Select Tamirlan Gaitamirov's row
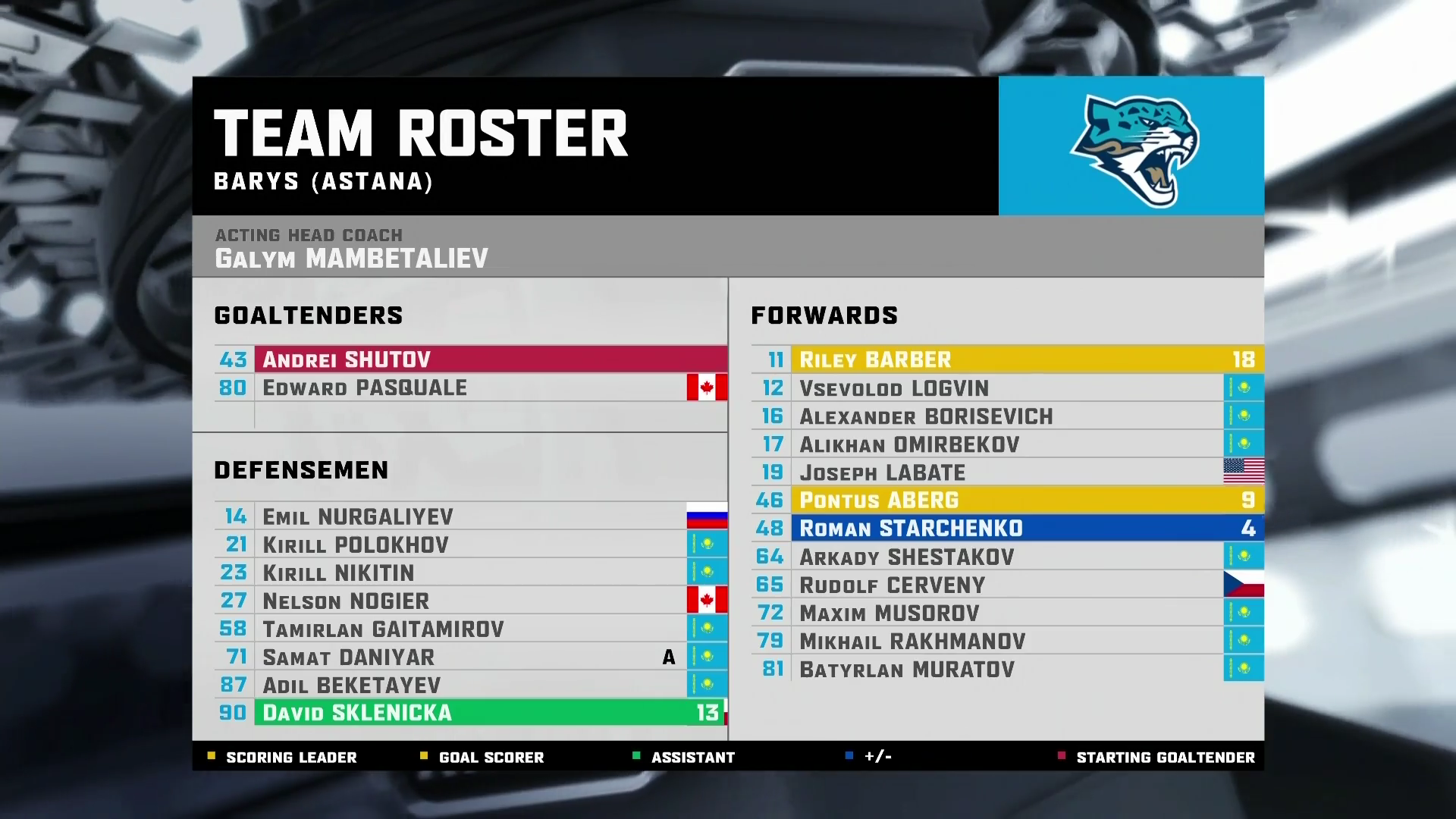The width and height of the screenshot is (1456, 819). coord(470,629)
